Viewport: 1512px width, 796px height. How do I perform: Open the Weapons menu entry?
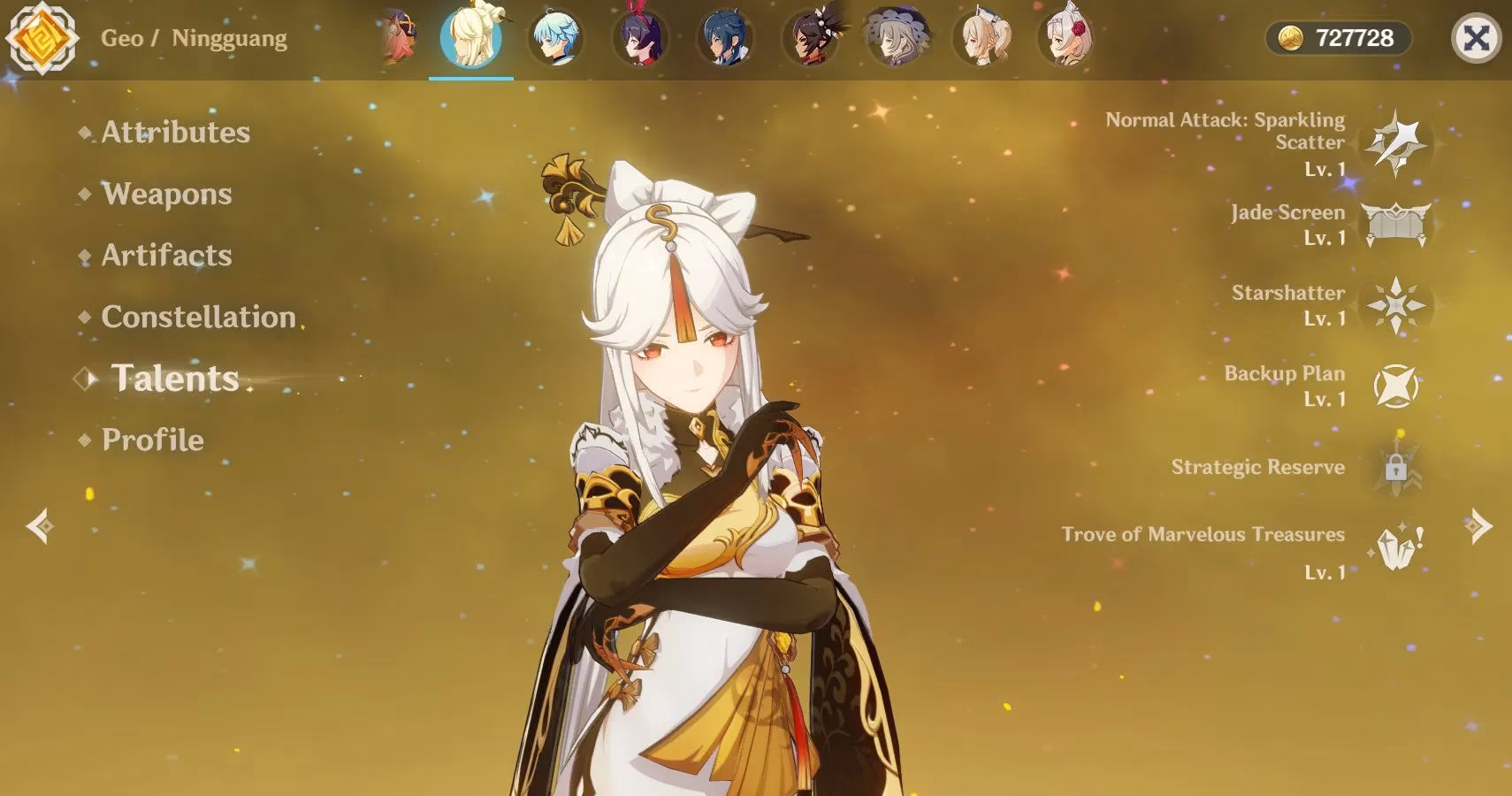(x=166, y=195)
